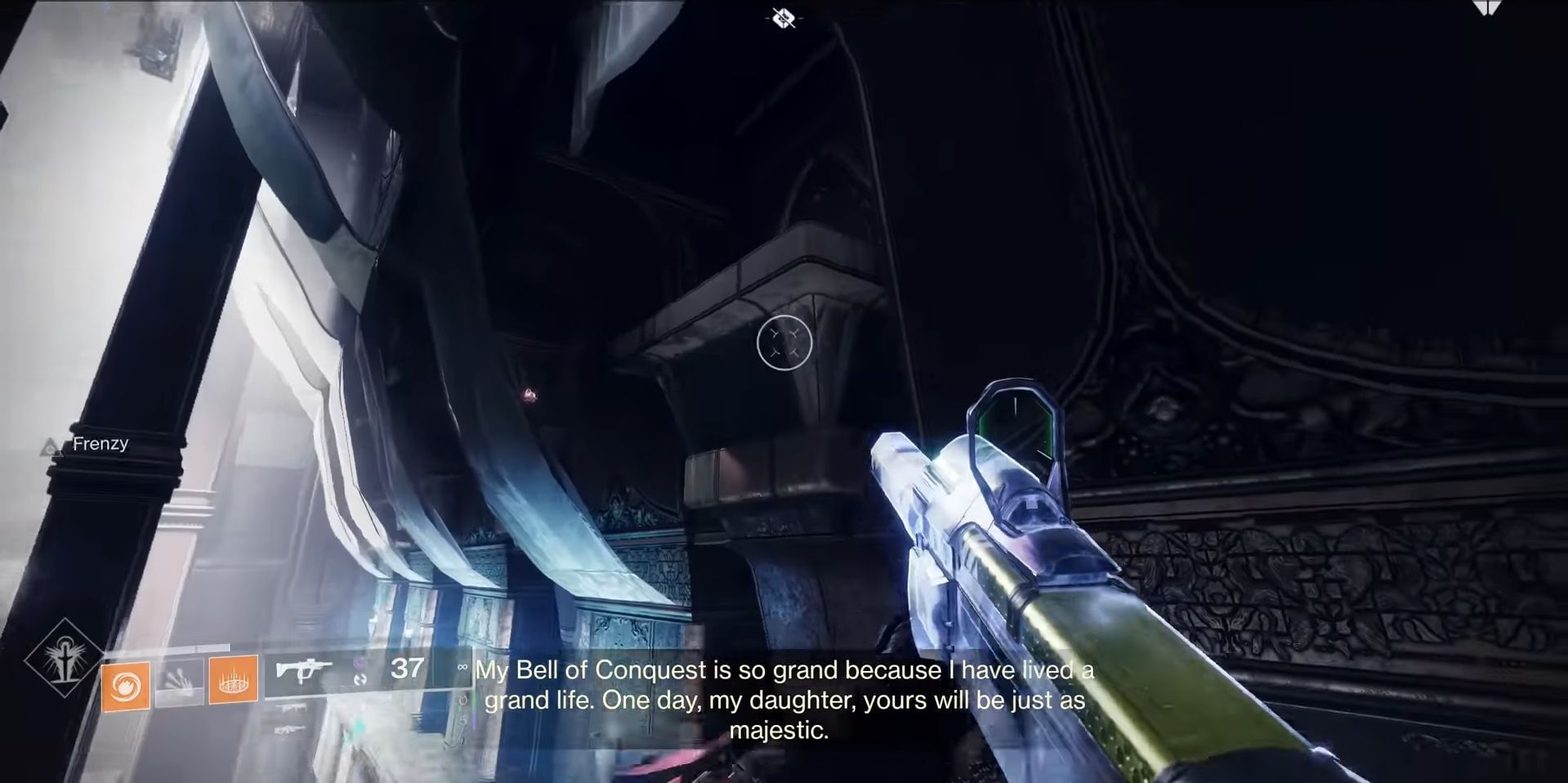Open the ammo counter dropdown showing 37
The height and width of the screenshot is (783, 1568).
409,669
